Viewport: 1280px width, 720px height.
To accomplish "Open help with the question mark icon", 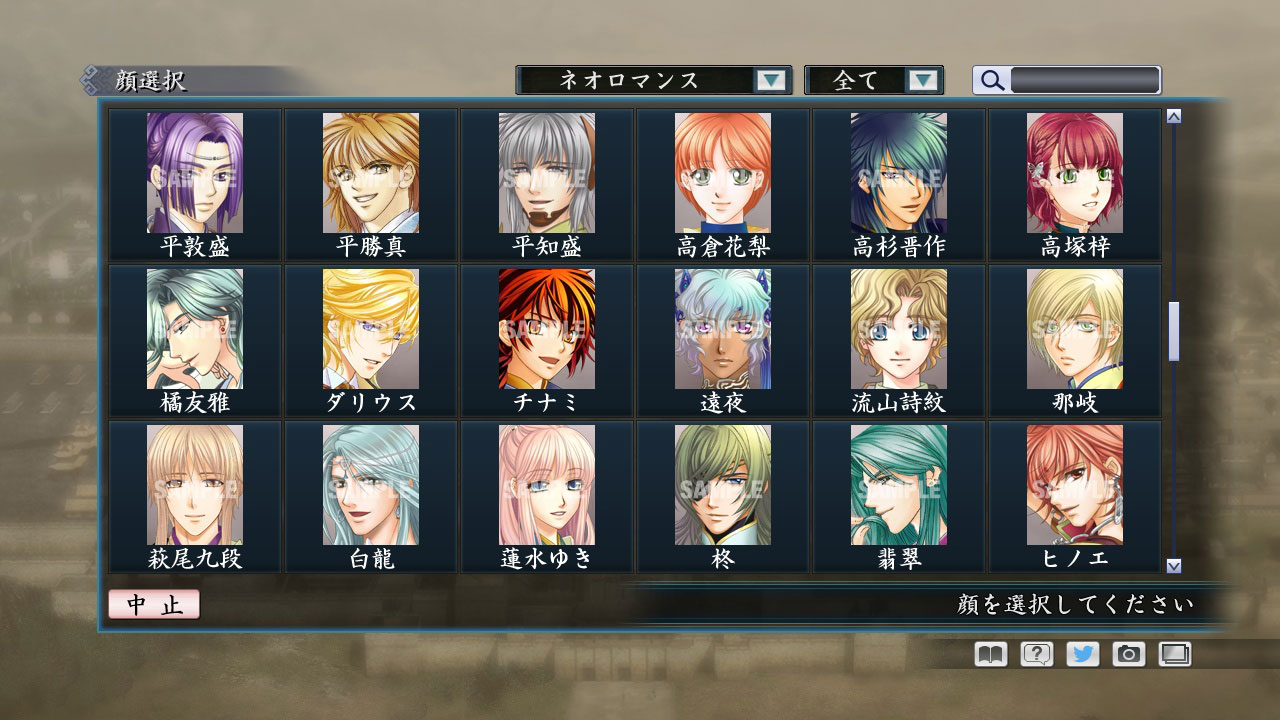I will coord(1035,654).
